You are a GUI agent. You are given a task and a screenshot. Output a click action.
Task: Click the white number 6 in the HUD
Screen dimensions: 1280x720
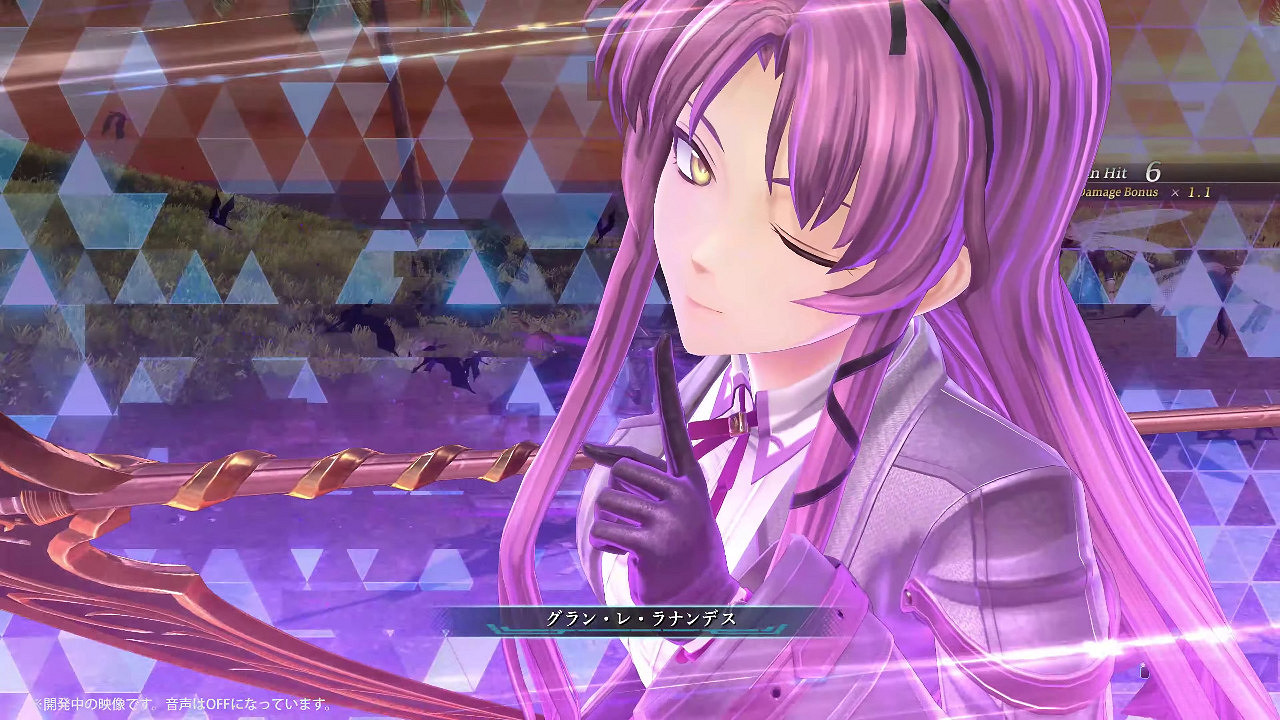[x=1153, y=172]
